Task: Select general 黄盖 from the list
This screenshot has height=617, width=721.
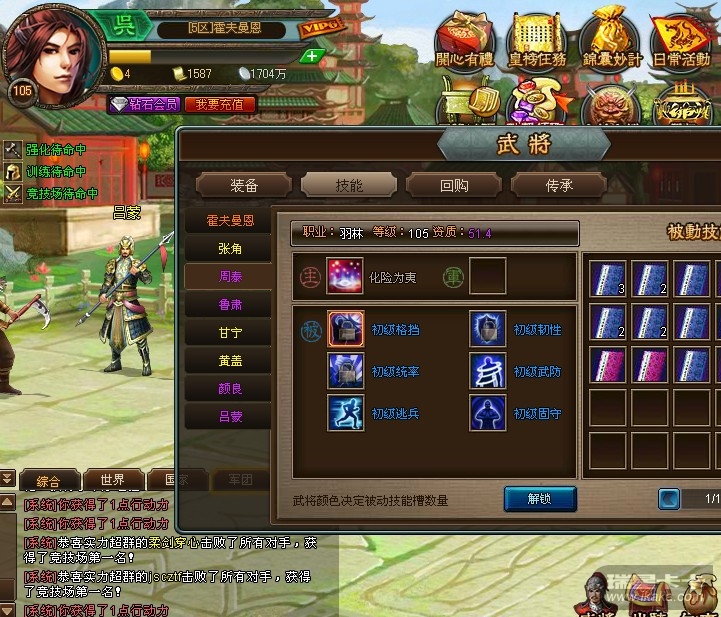Action: pos(230,360)
